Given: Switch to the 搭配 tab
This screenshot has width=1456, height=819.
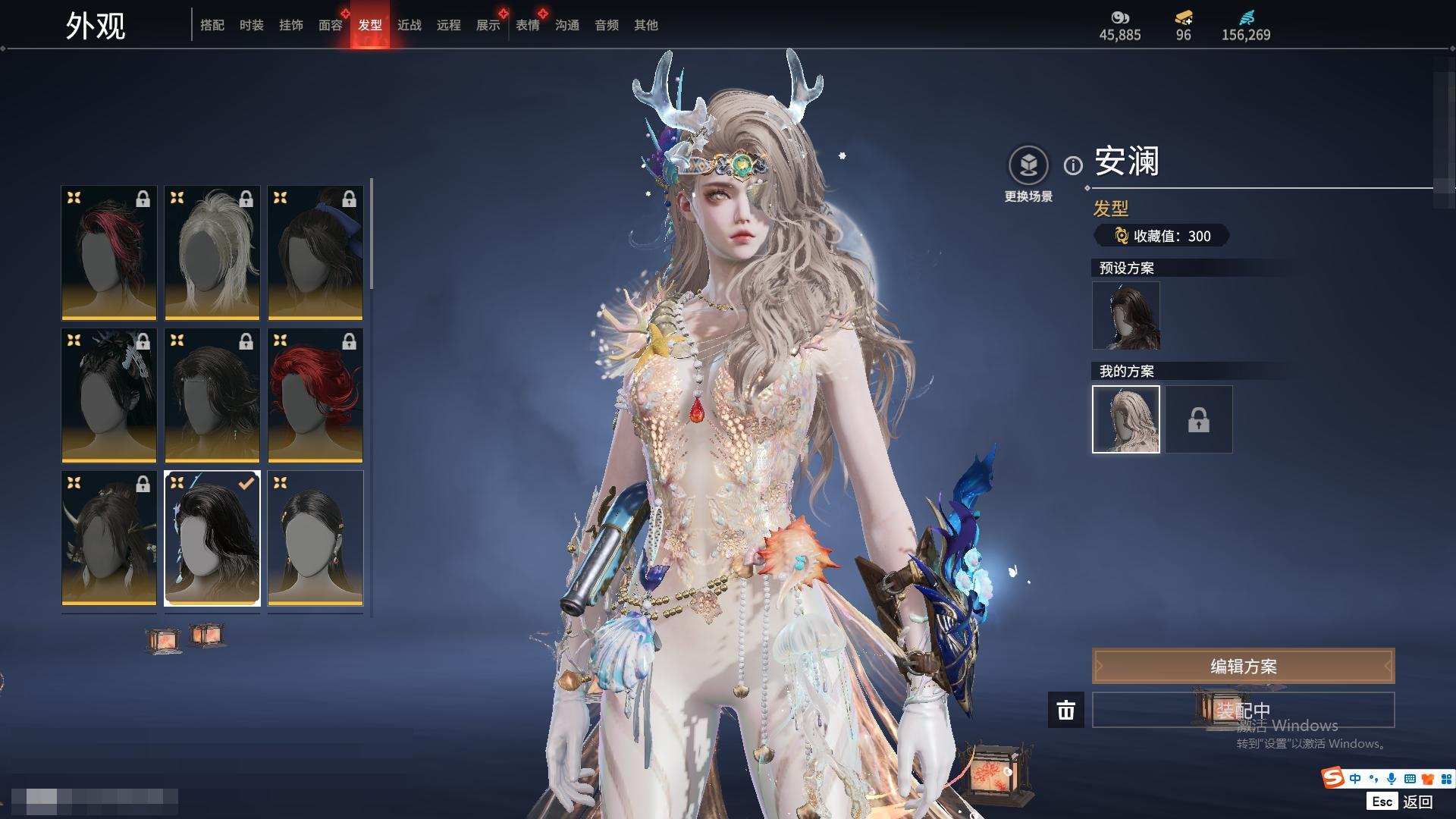Looking at the screenshot, I should point(212,25).
